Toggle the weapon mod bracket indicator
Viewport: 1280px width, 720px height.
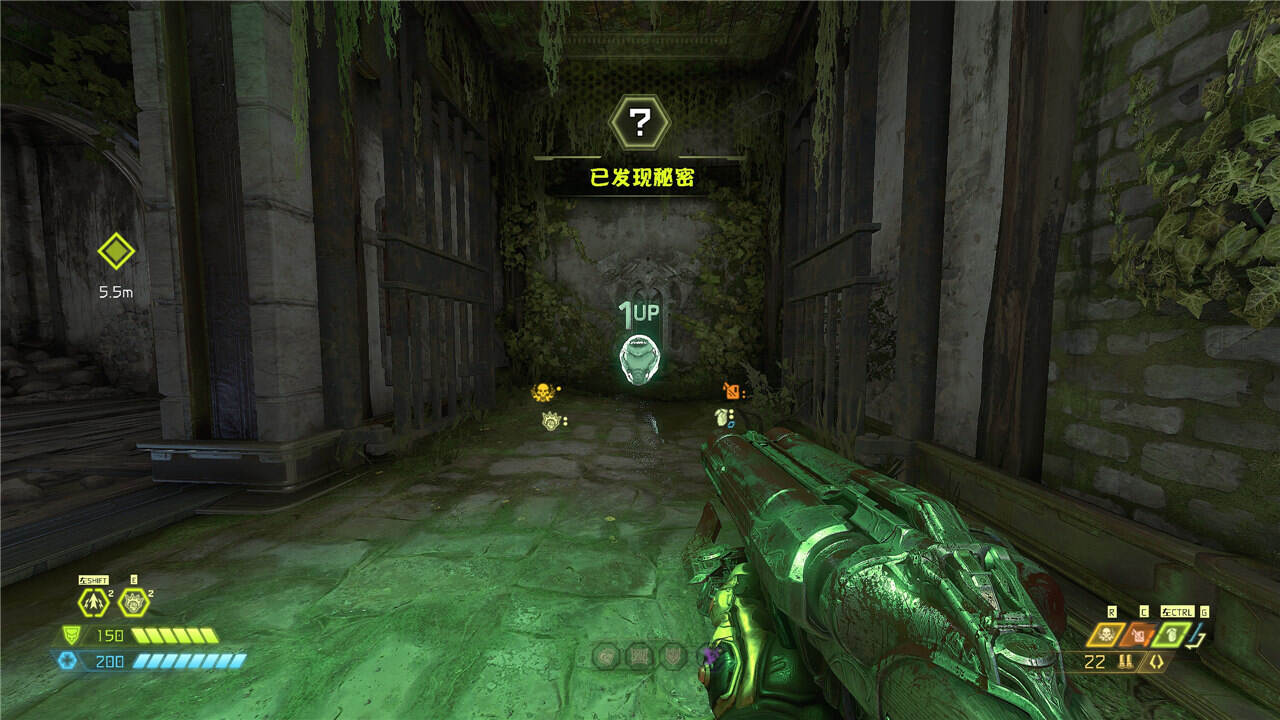(1156, 661)
